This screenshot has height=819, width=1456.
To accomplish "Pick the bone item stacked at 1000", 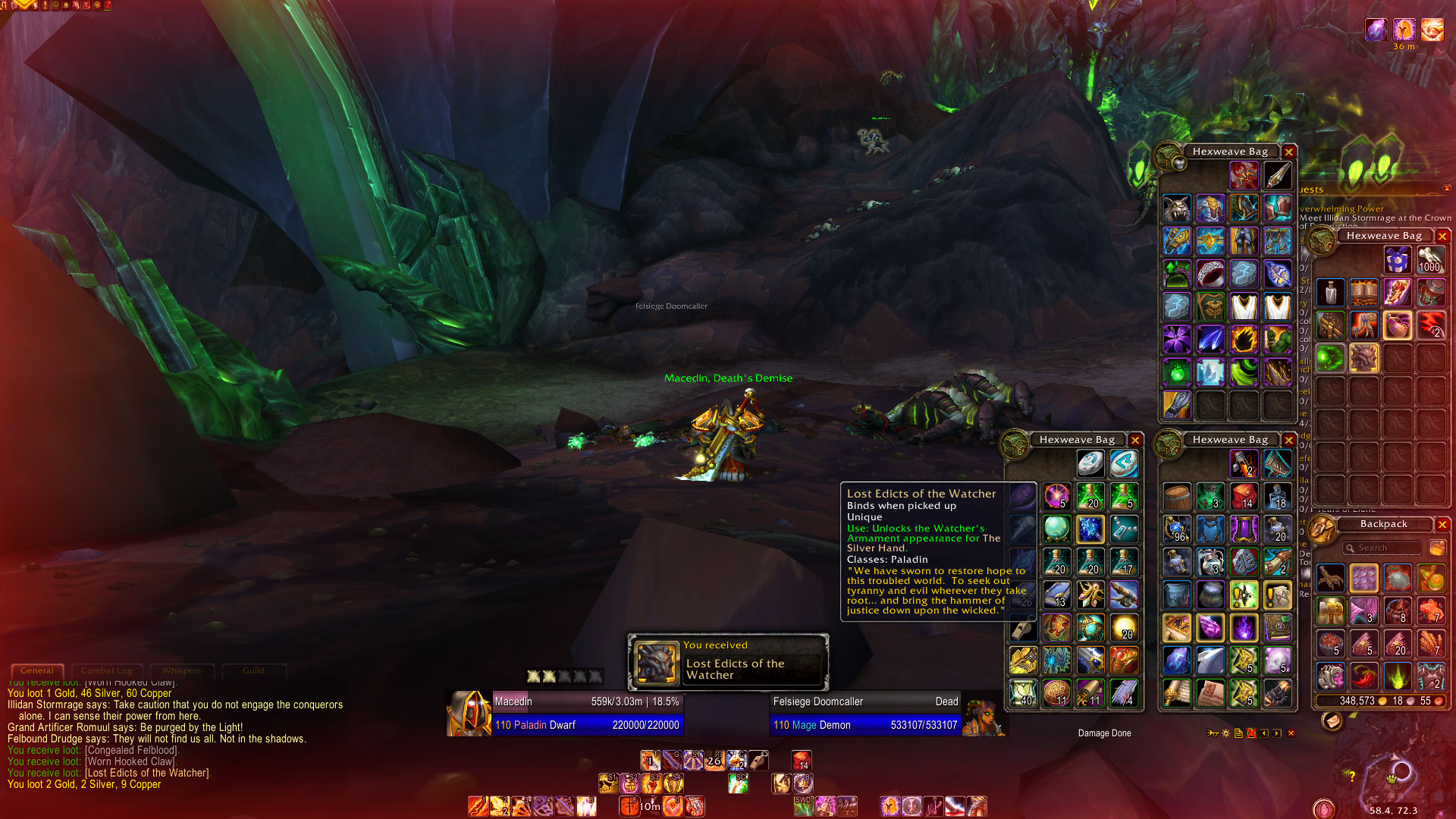I will click(1429, 260).
